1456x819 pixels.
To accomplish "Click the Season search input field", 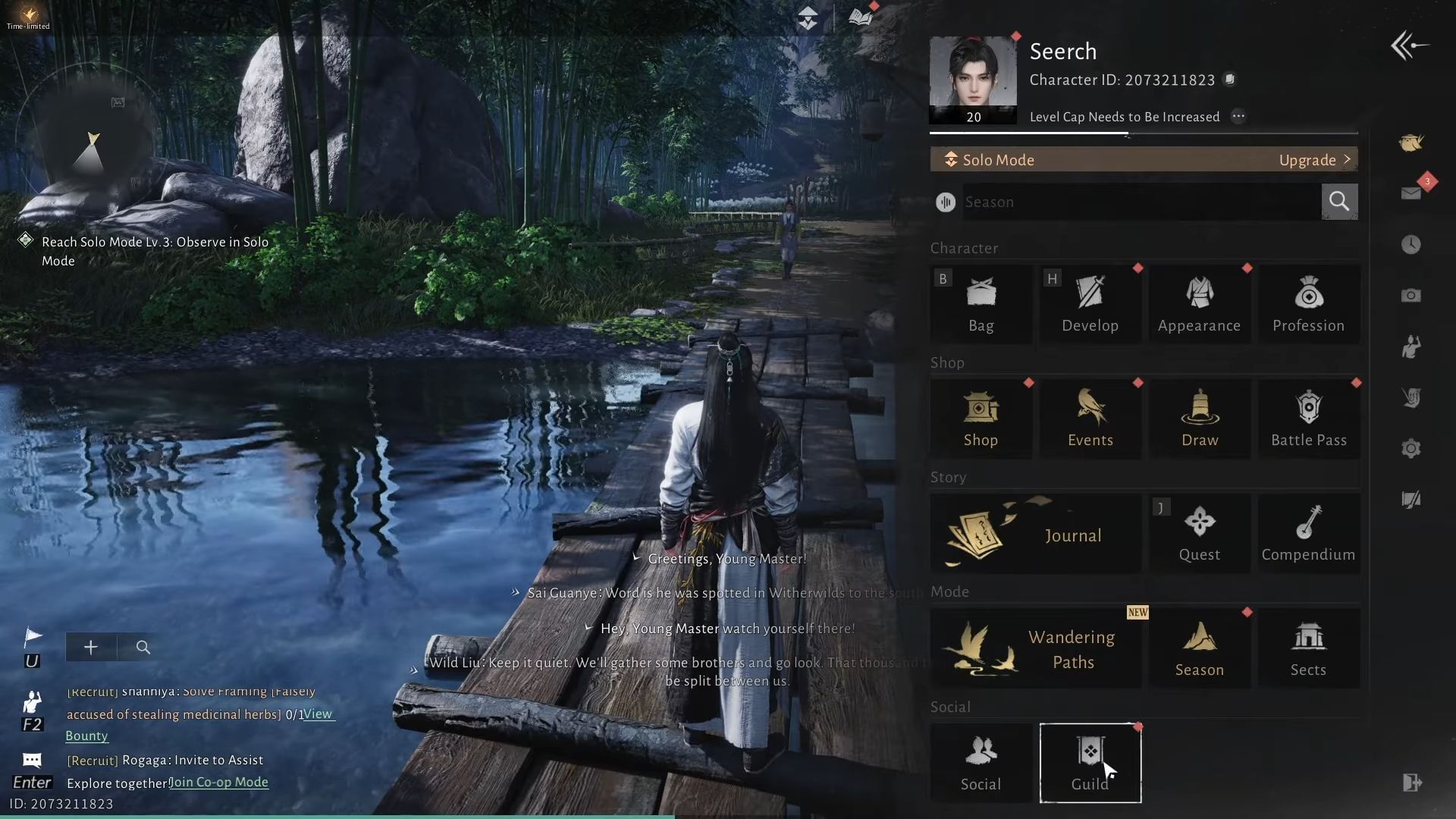I will coord(1137,202).
